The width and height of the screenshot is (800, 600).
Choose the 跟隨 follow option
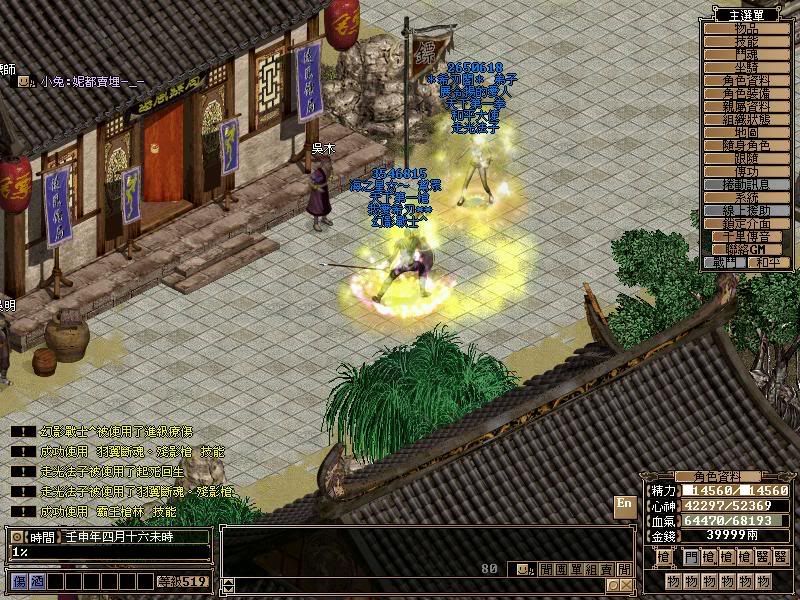746,158
